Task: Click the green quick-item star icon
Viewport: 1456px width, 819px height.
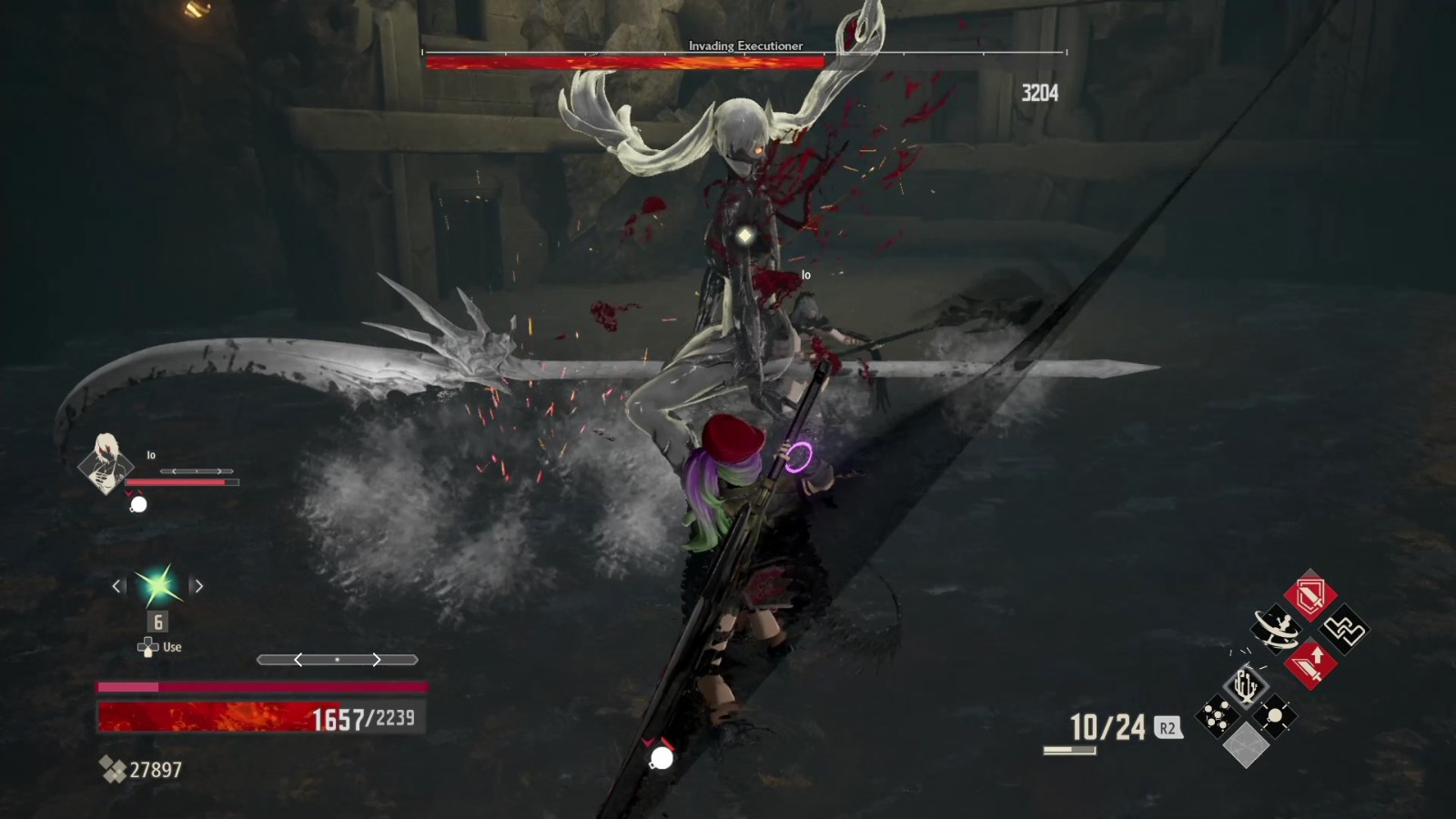Action: pyautogui.click(x=157, y=585)
